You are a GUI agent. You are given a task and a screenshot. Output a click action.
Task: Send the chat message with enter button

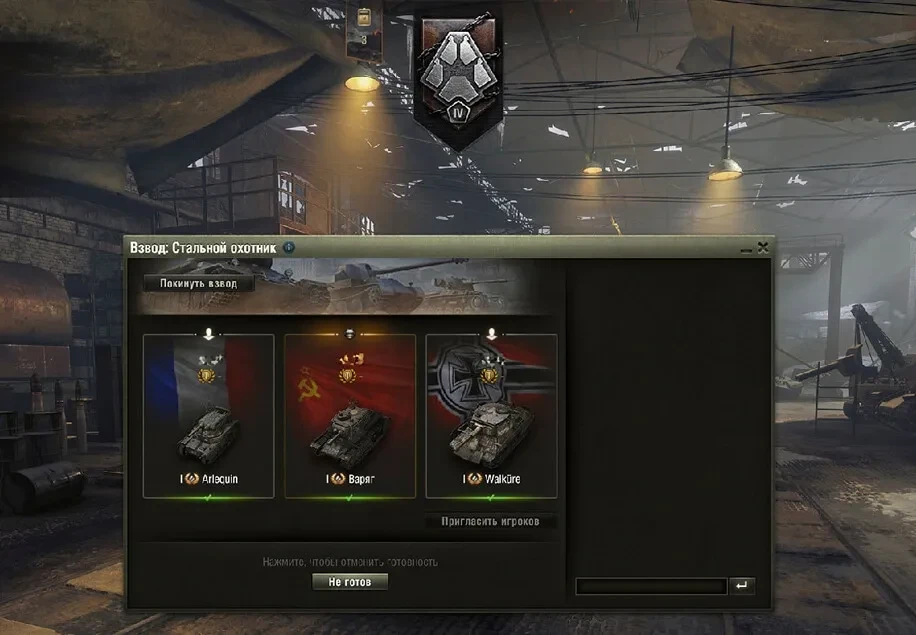(742, 587)
